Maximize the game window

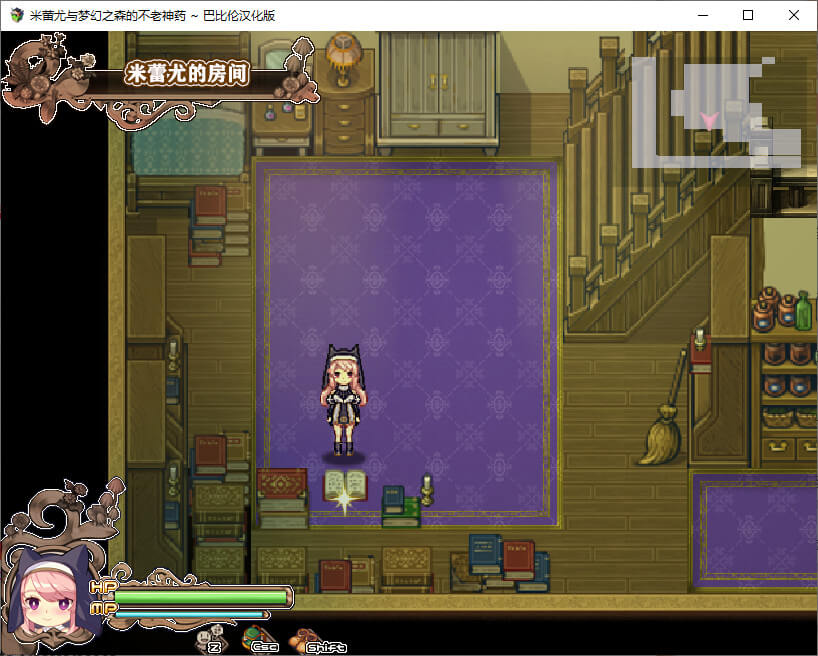(748, 15)
